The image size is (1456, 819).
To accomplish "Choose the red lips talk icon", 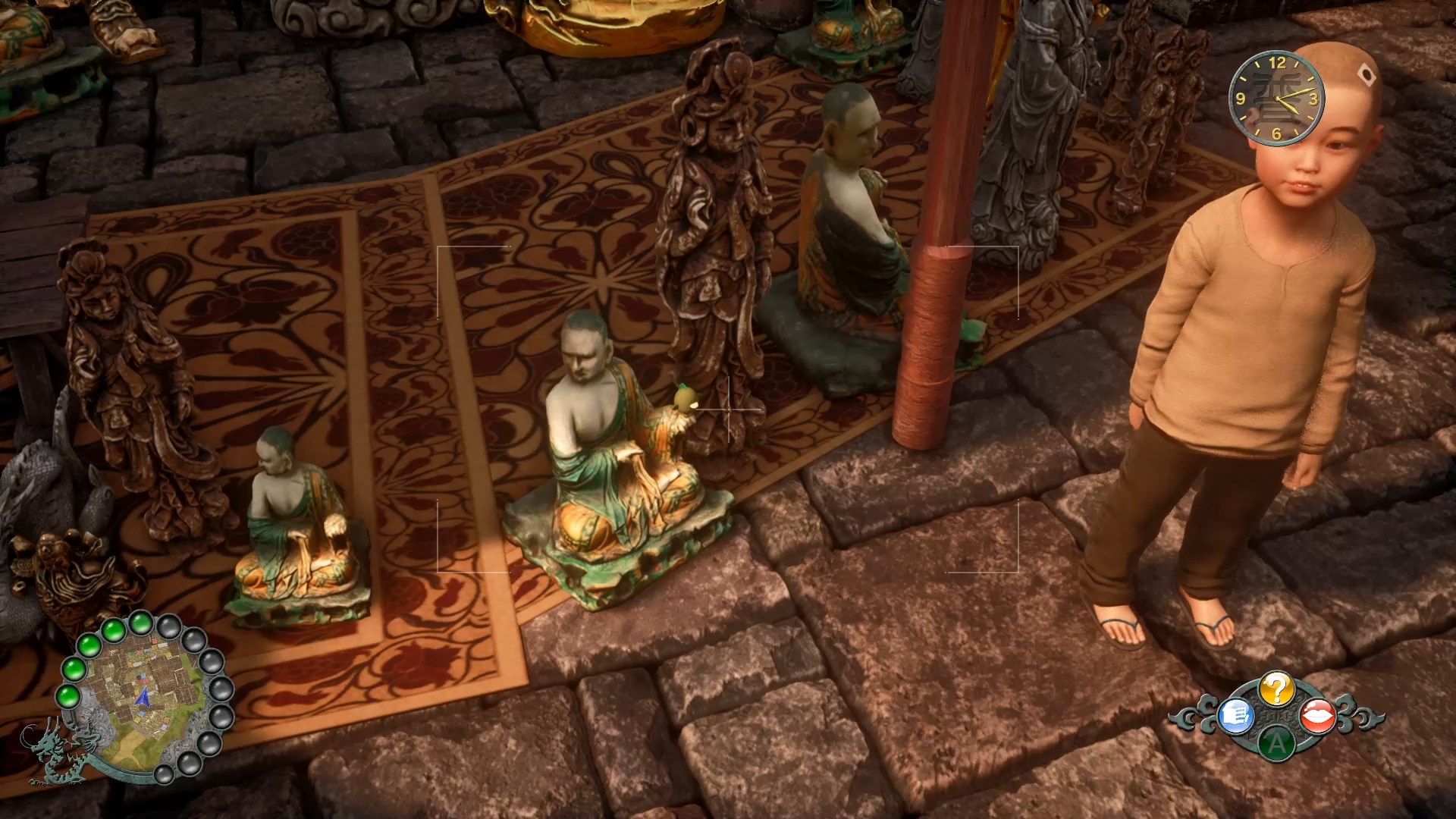I will 1318,717.
